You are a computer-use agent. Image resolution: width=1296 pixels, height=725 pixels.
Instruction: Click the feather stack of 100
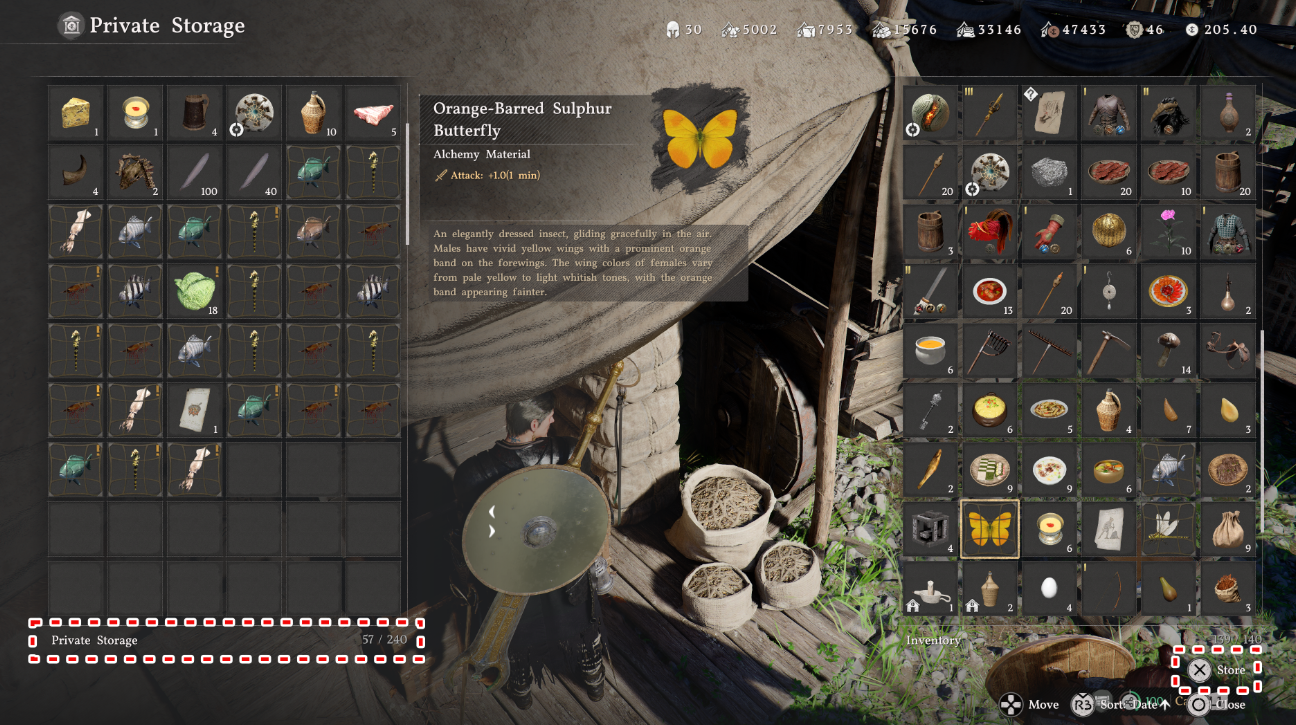[x=194, y=172]
